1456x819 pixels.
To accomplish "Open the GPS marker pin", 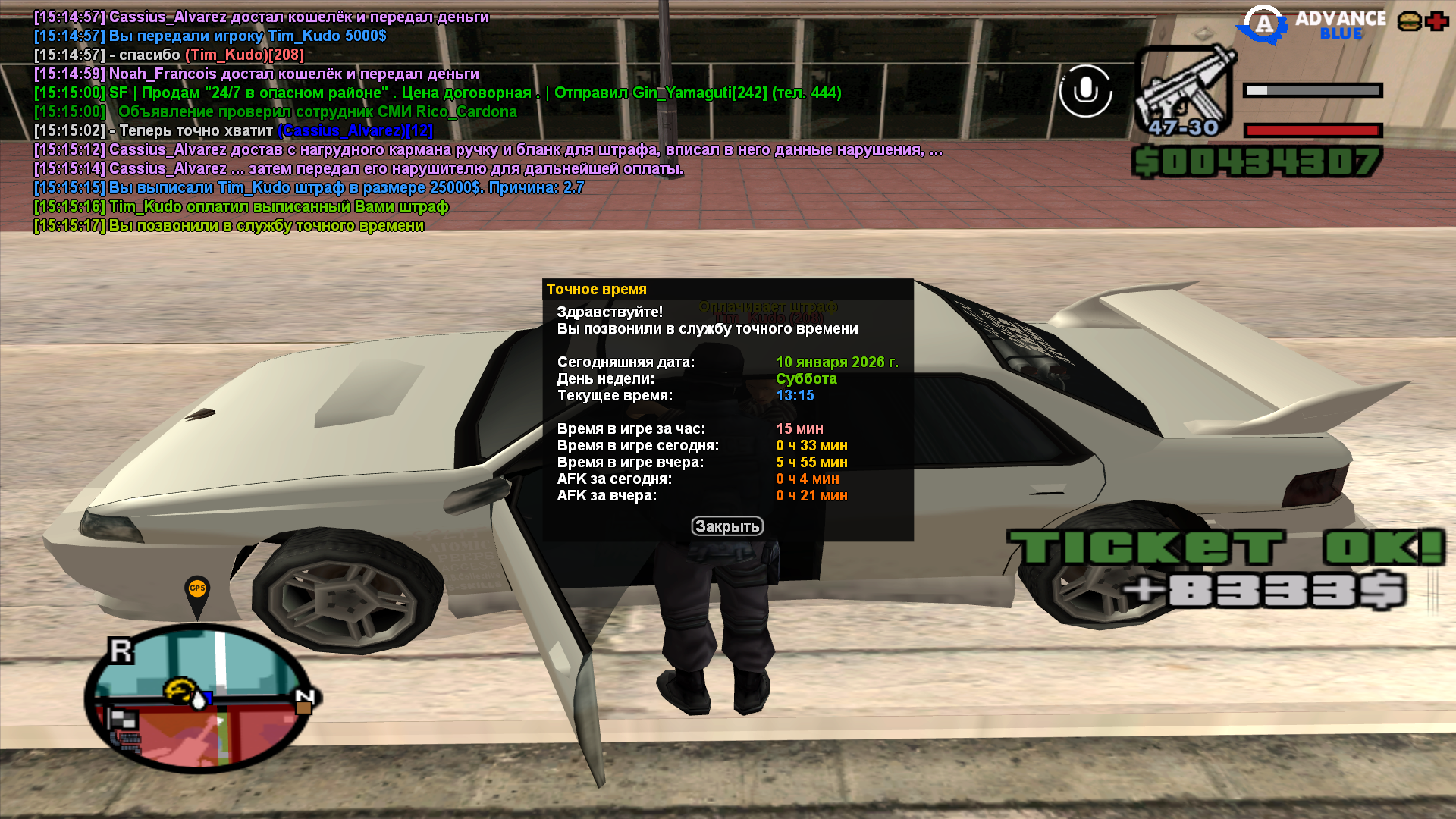I will [x=197, y=591].
